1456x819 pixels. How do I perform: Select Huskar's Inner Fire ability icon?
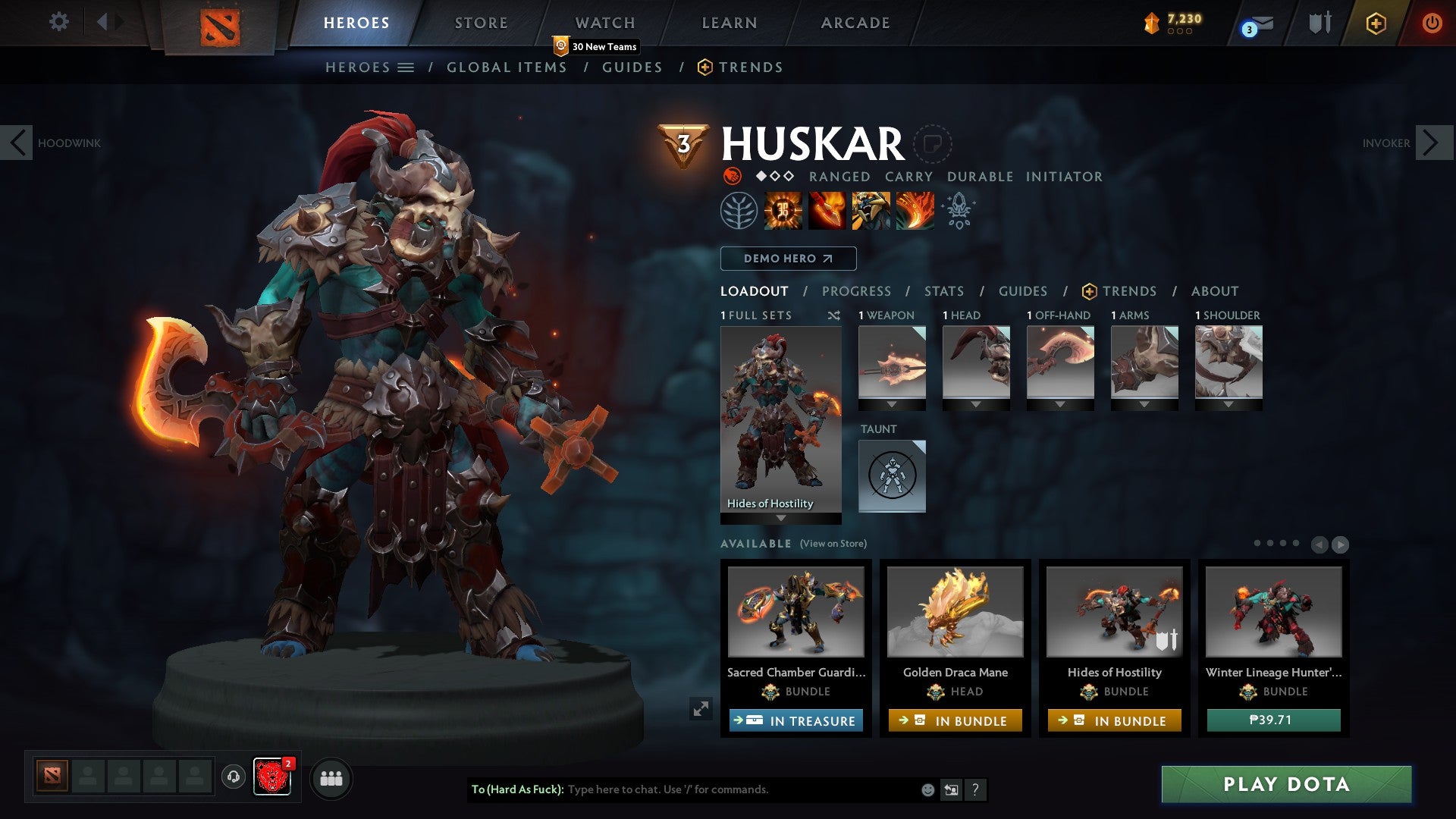783,211
